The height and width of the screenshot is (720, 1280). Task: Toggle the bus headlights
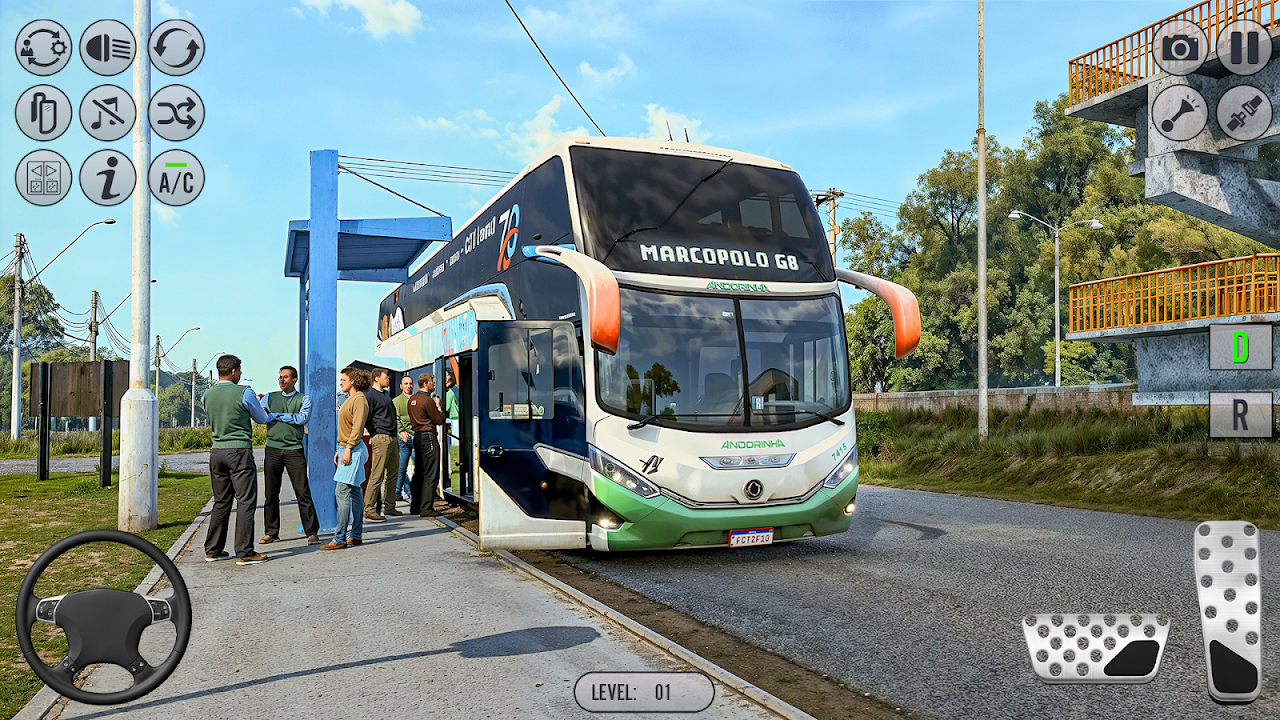pos(107,48)
